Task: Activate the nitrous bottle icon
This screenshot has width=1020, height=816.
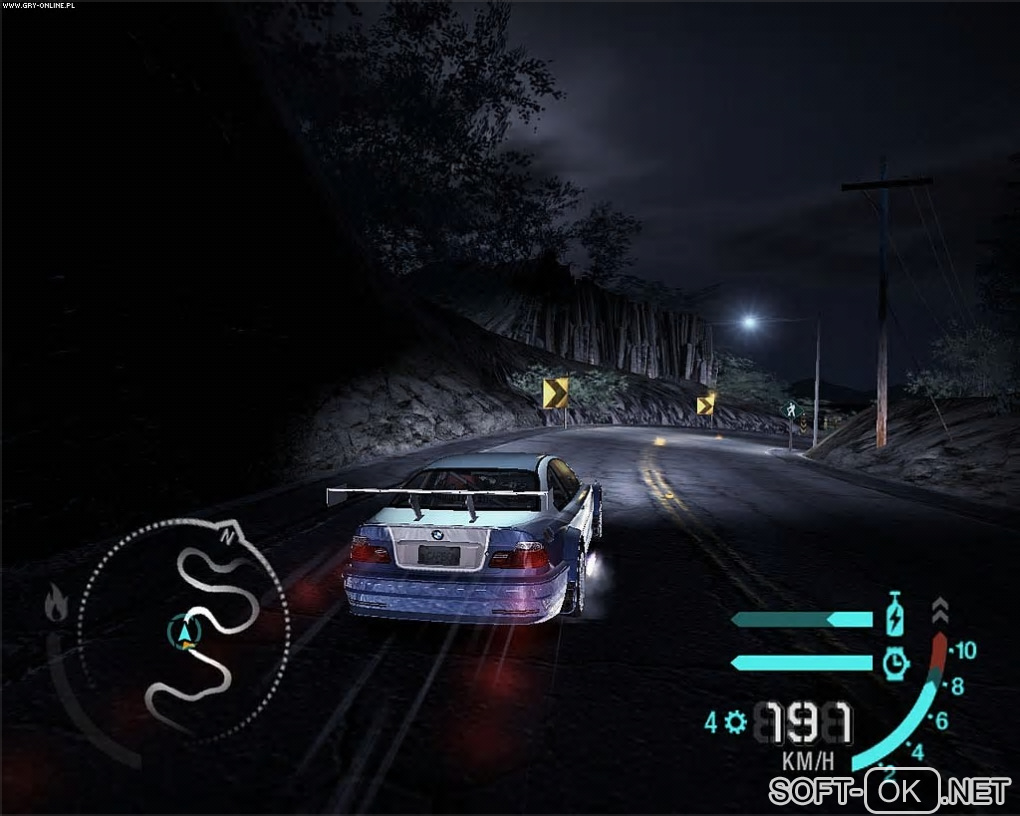Action: coord(896,615)
